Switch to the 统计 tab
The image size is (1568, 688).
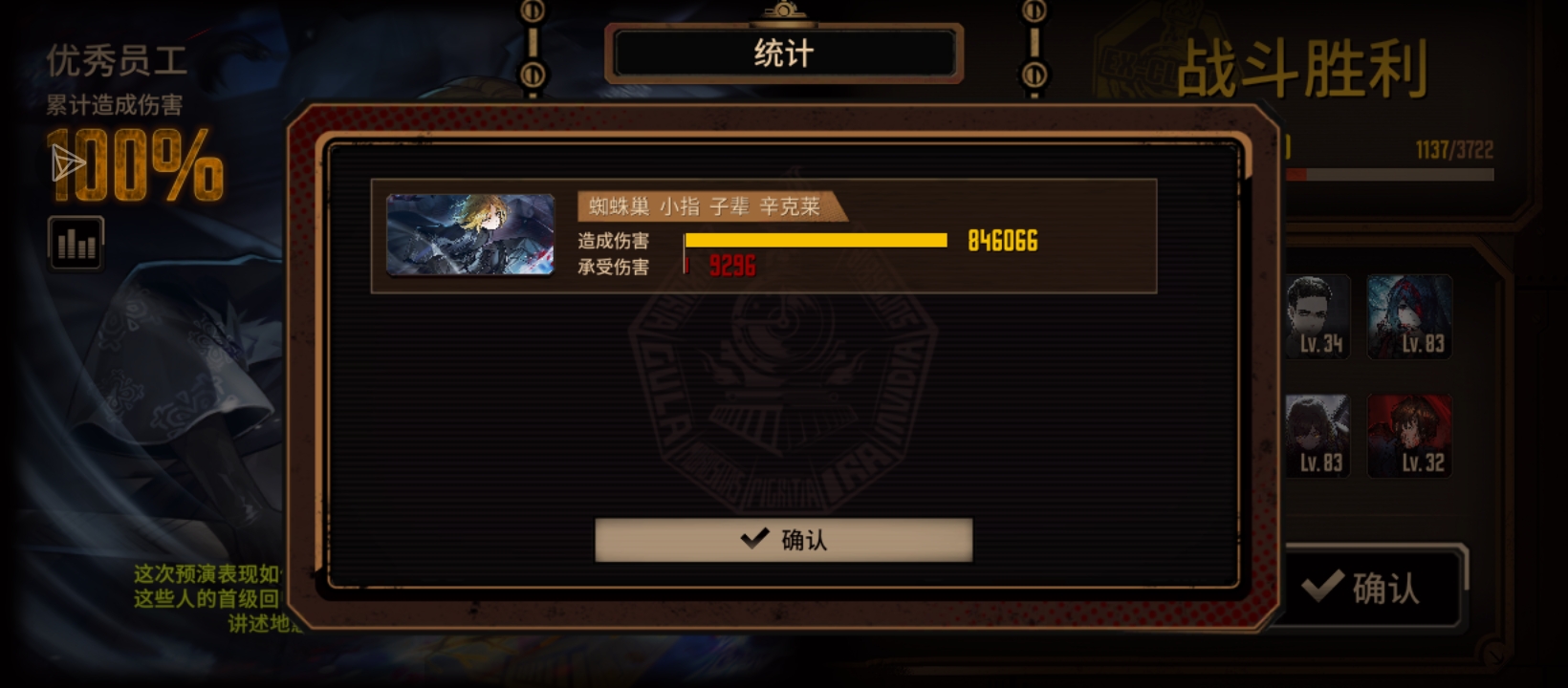pos(784,54)
